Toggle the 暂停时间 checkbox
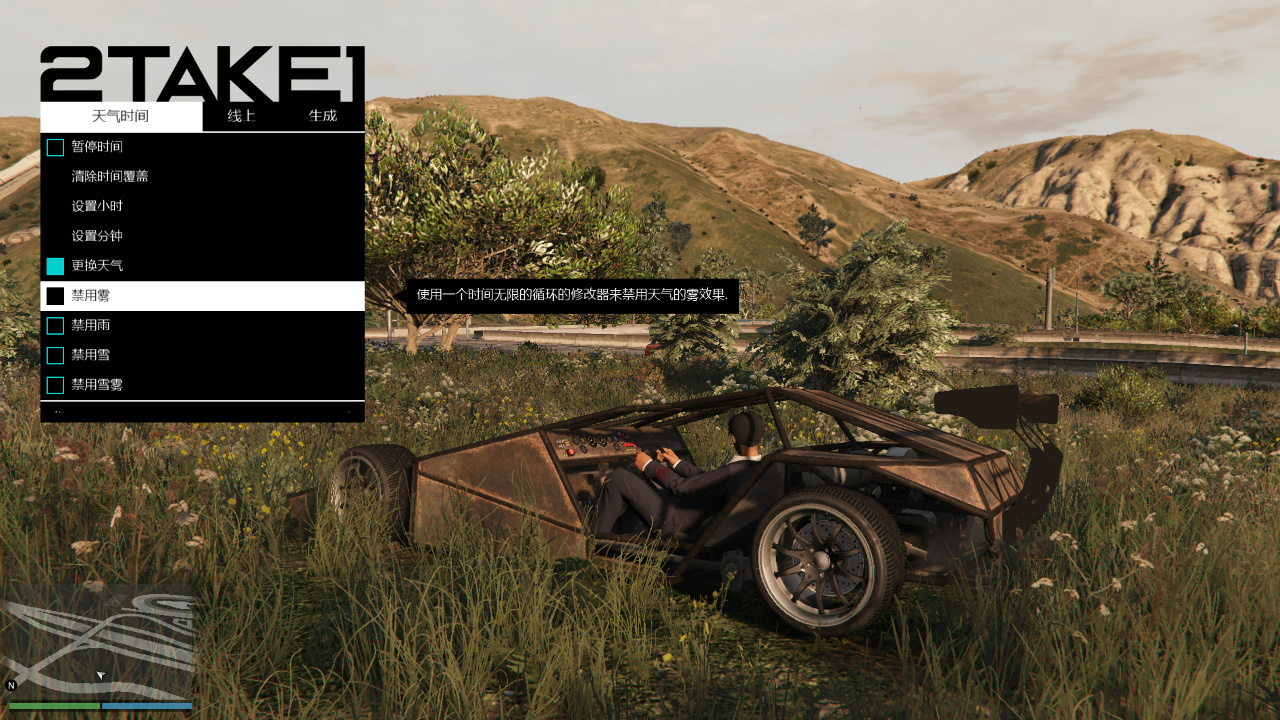The image size is (1280, 720). [55, 147]
